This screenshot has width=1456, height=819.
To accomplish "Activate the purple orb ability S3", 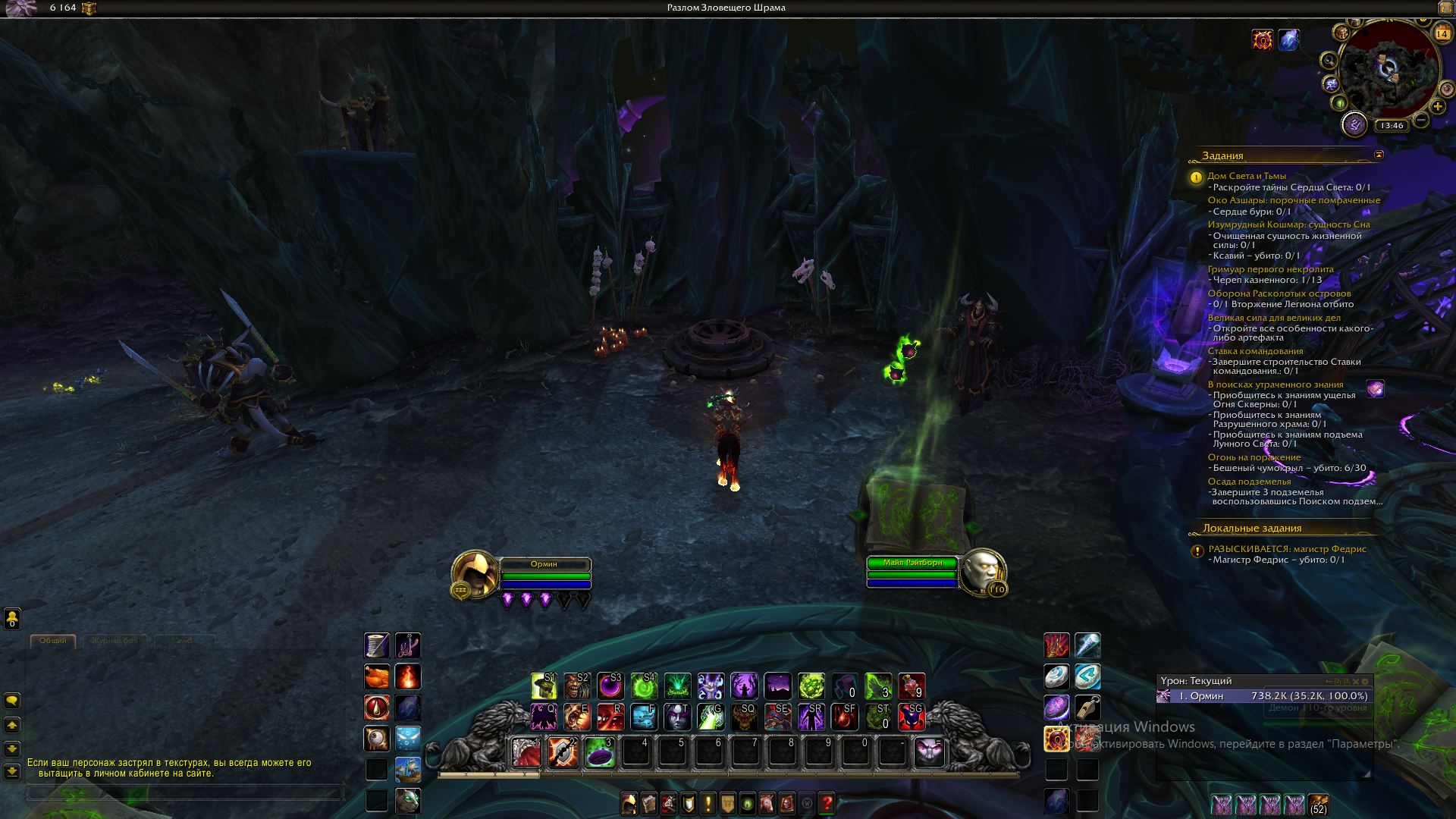I will pos(610,686).
